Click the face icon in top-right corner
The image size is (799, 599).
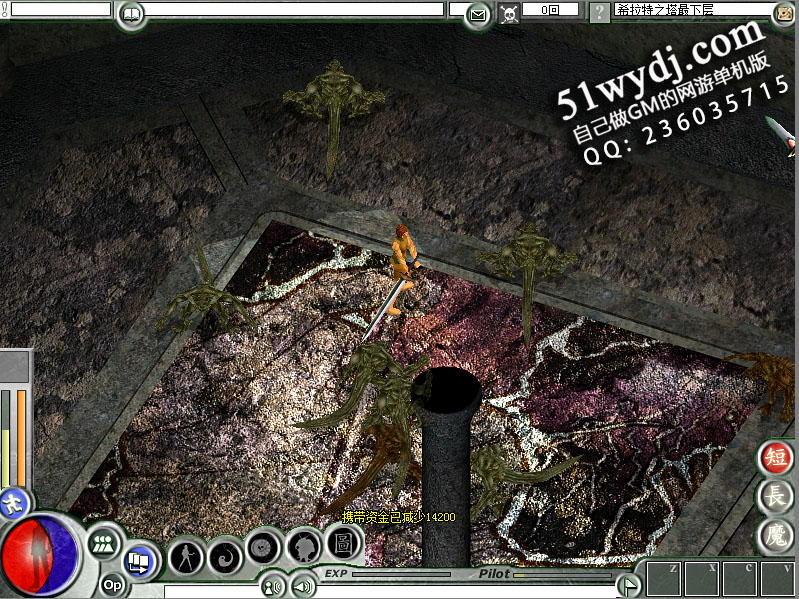785,13
